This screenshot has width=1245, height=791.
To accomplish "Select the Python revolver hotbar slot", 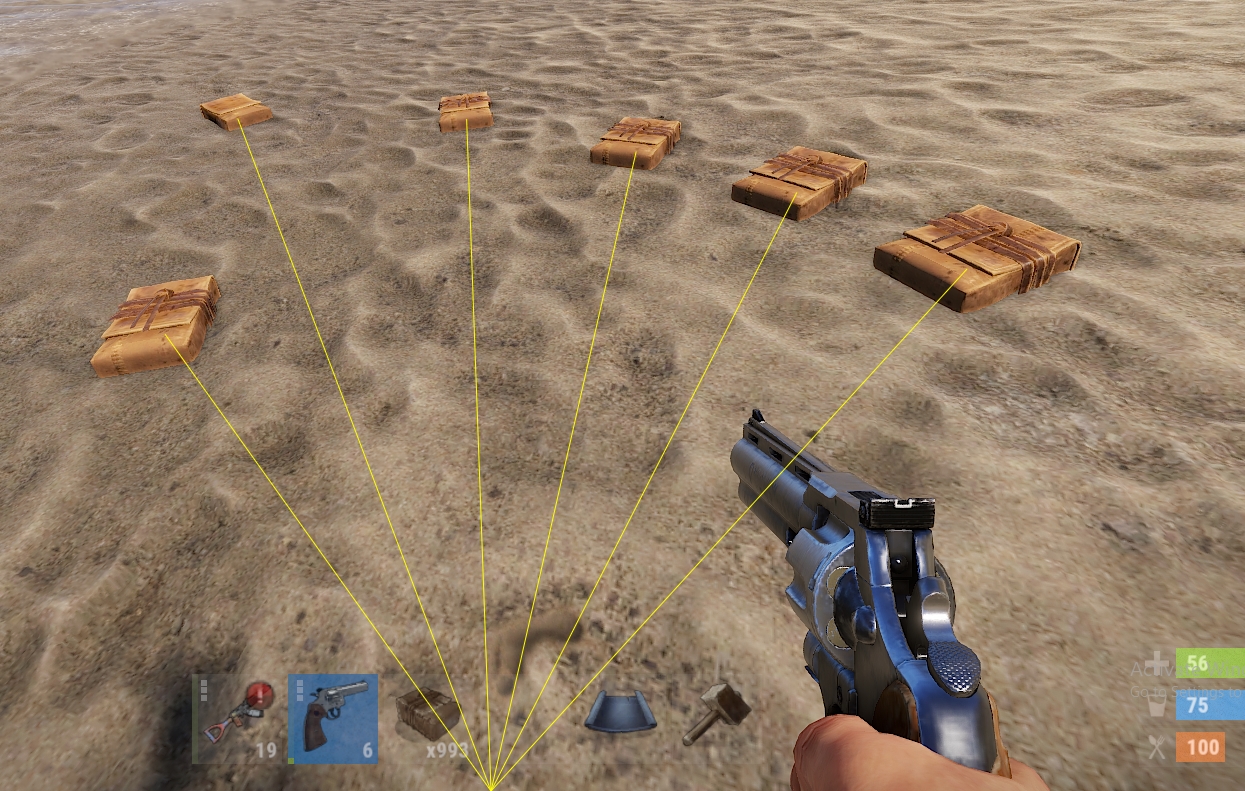I will [333, 718].
